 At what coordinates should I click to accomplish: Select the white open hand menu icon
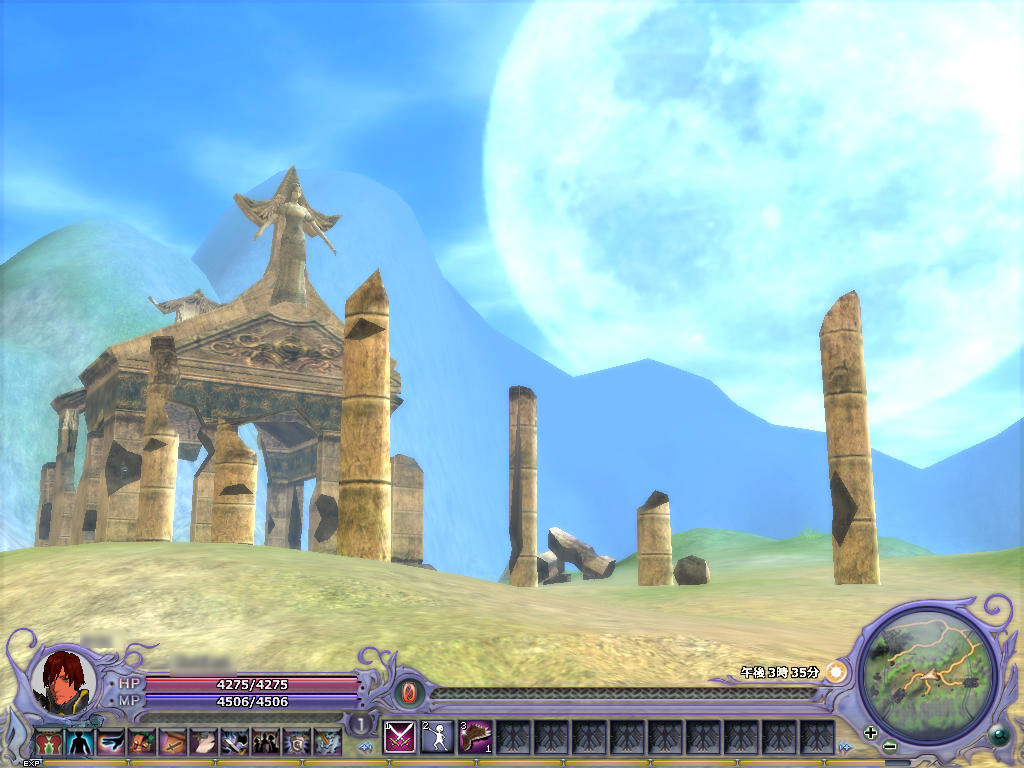[204, 742]
